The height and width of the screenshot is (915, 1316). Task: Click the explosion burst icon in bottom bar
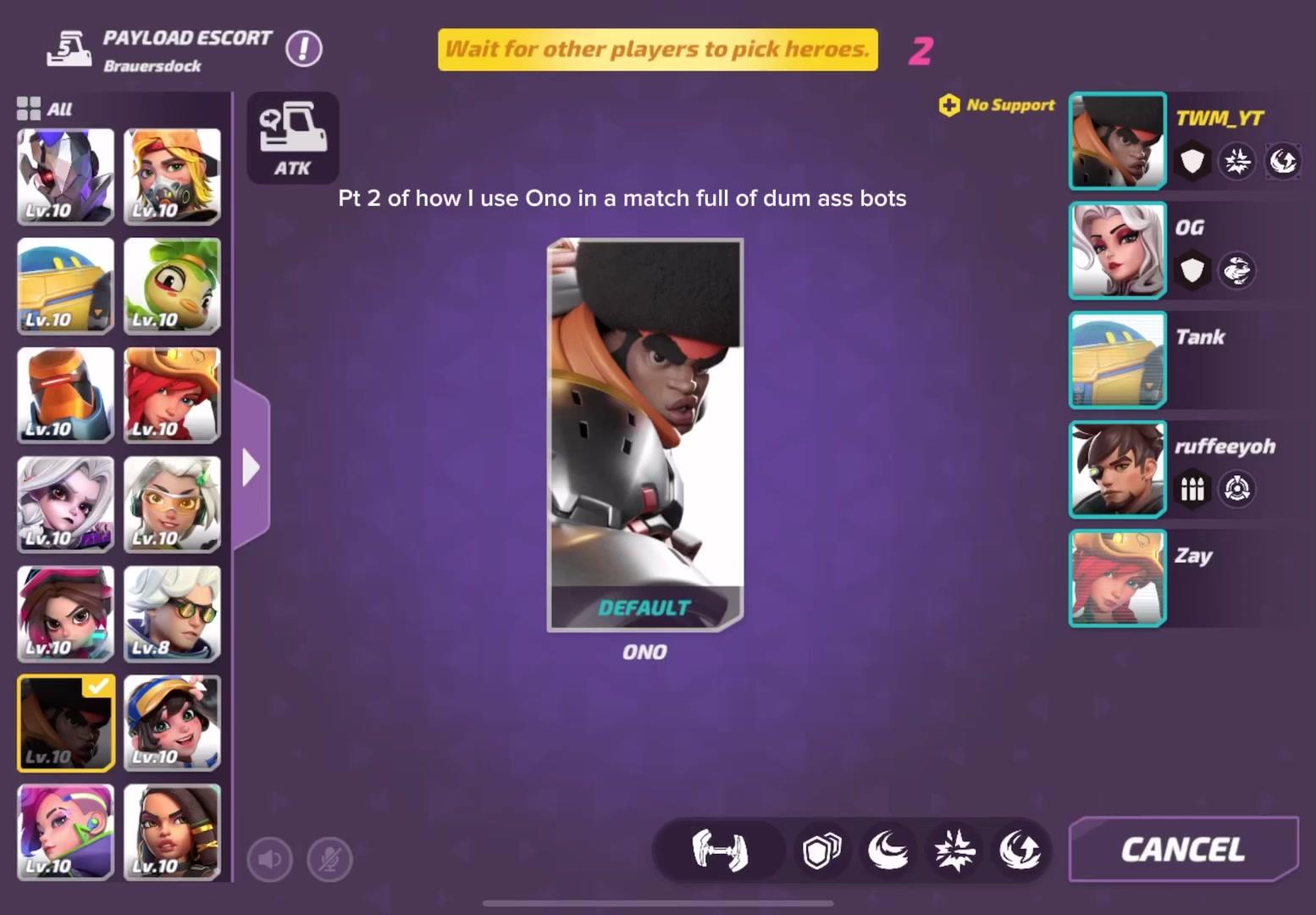(954, 851)
